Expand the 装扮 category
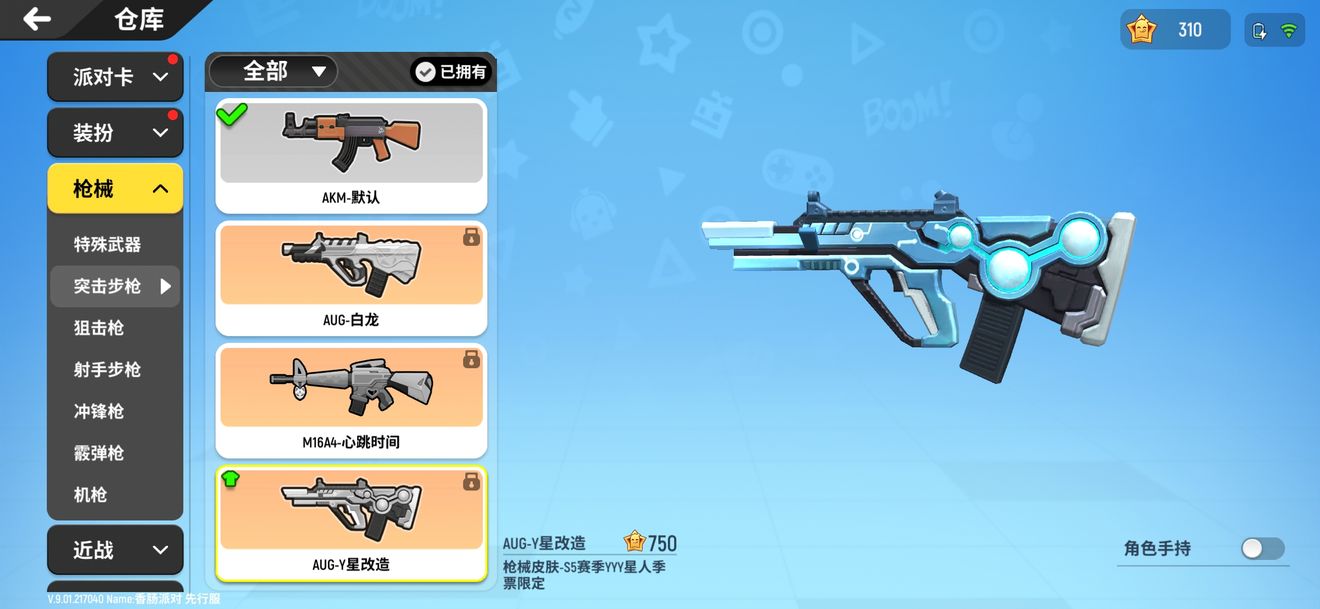The width and height of the screenshot is (1320, 609). 115,132
